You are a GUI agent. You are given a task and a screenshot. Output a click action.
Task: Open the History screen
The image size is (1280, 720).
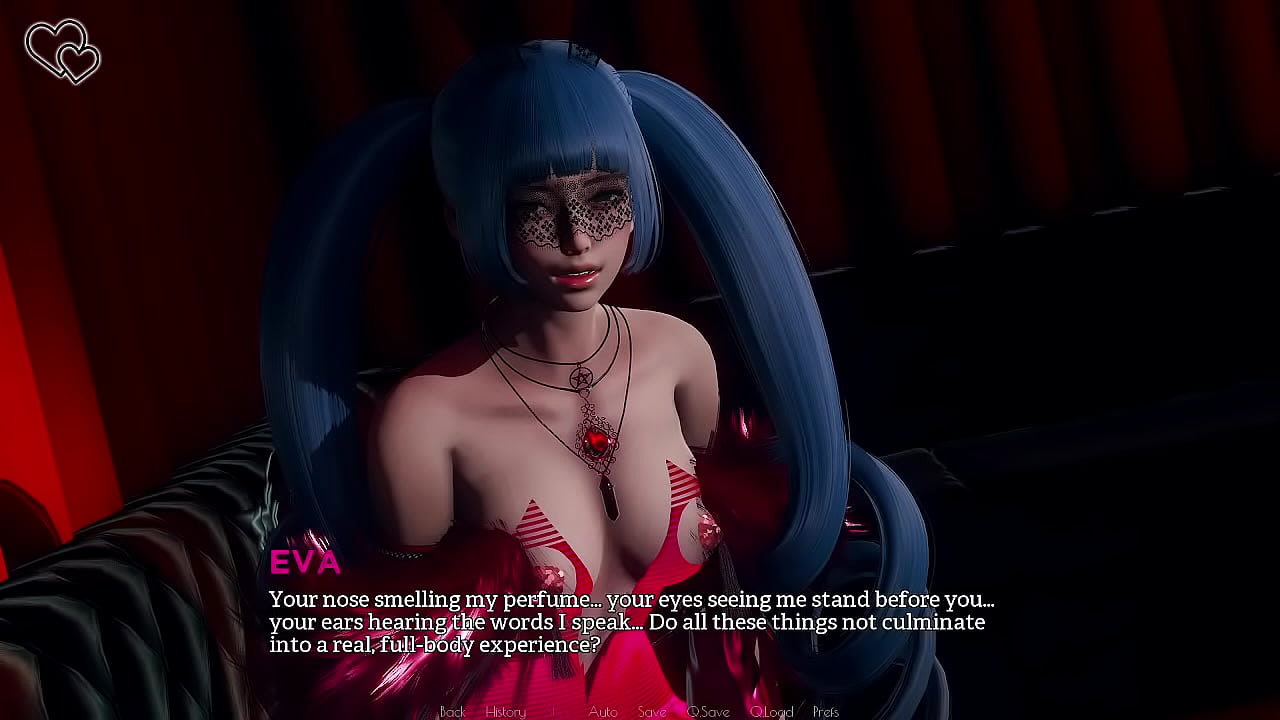tap(505, 712)
